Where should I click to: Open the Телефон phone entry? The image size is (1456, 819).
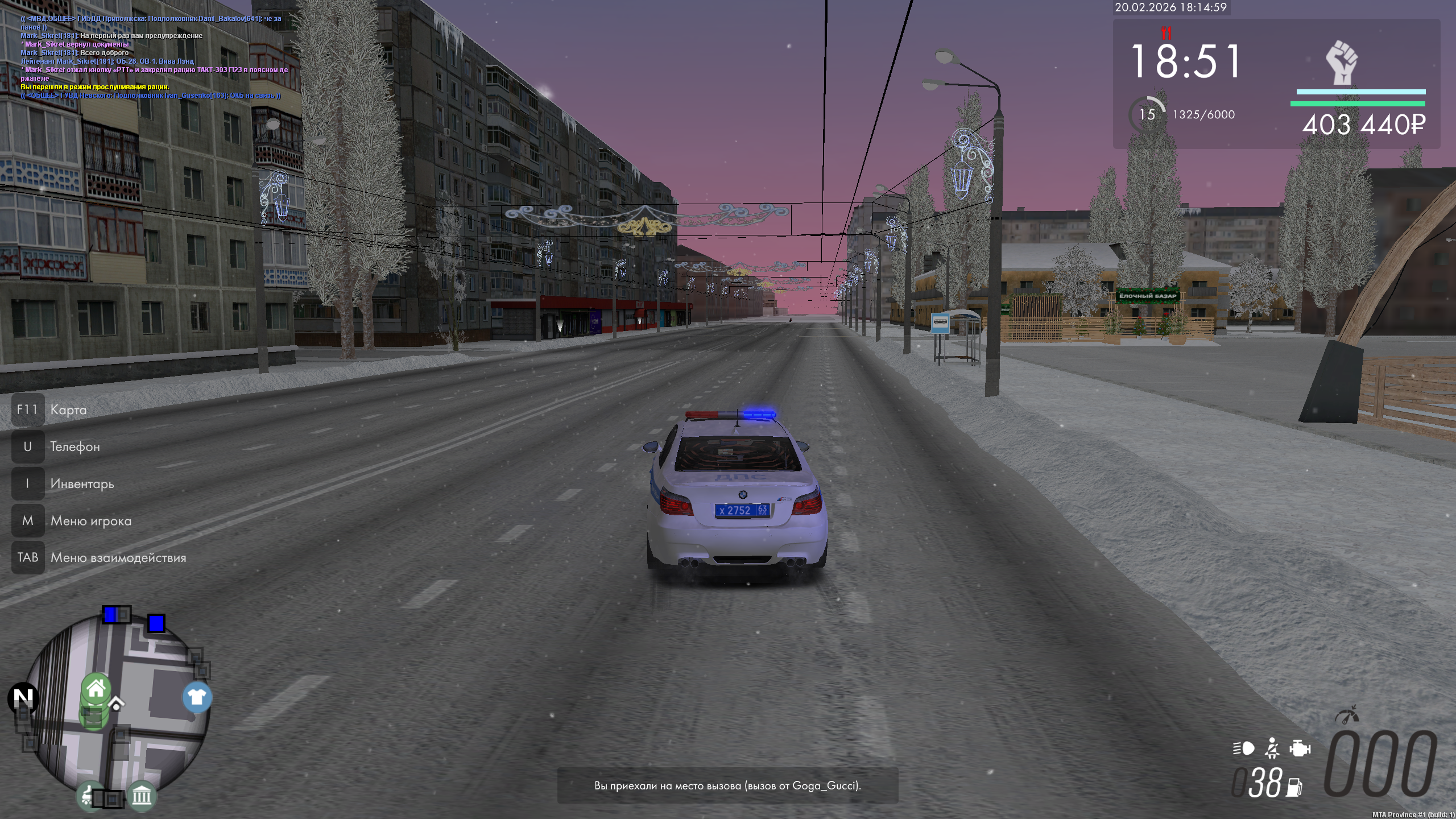(75, 446)
